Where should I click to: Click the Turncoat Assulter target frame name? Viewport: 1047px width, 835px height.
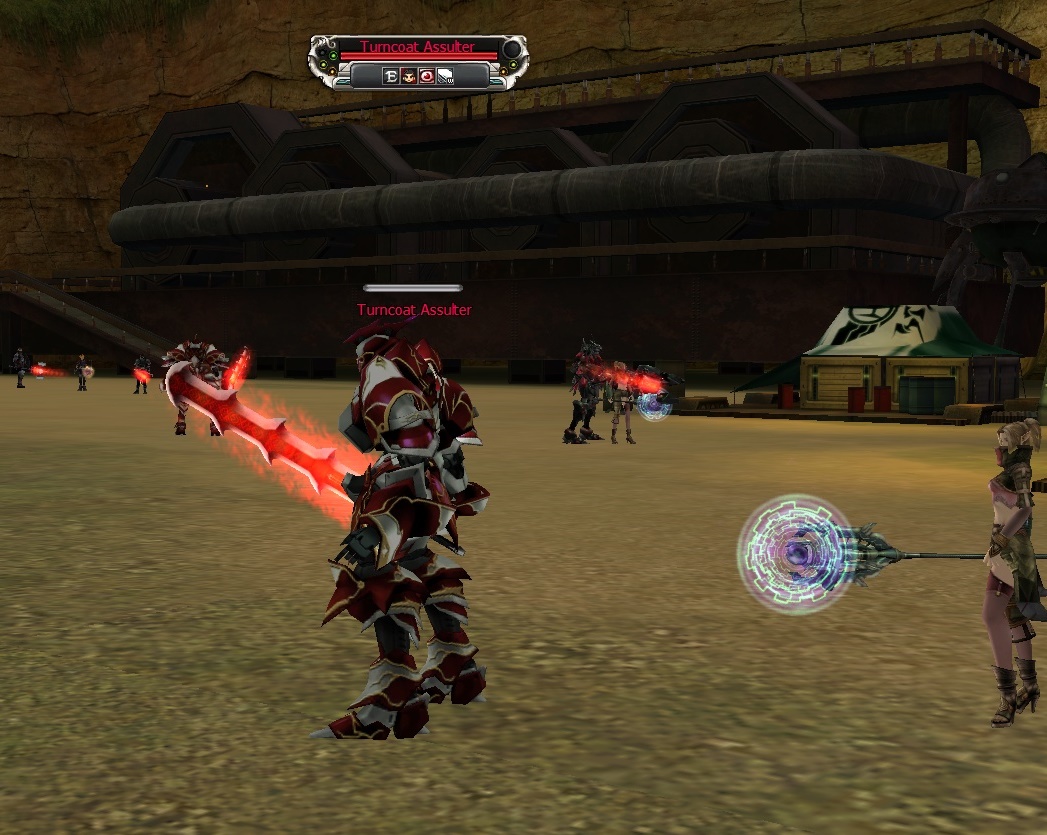[x=417, y=47]
